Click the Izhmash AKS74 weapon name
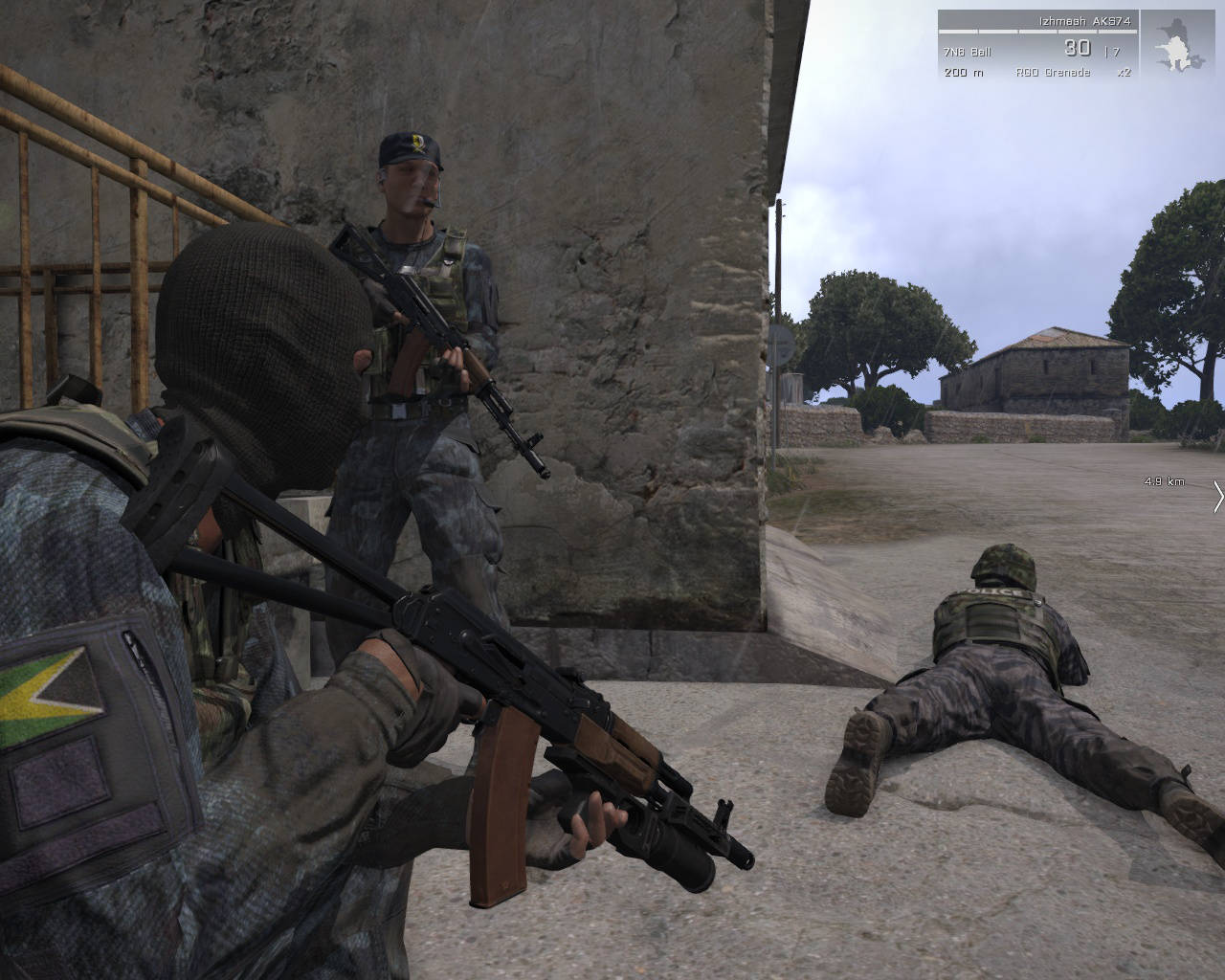The height and width of the screenshot is (980, 1225). pyautogui.click(x=1085, y=22)
